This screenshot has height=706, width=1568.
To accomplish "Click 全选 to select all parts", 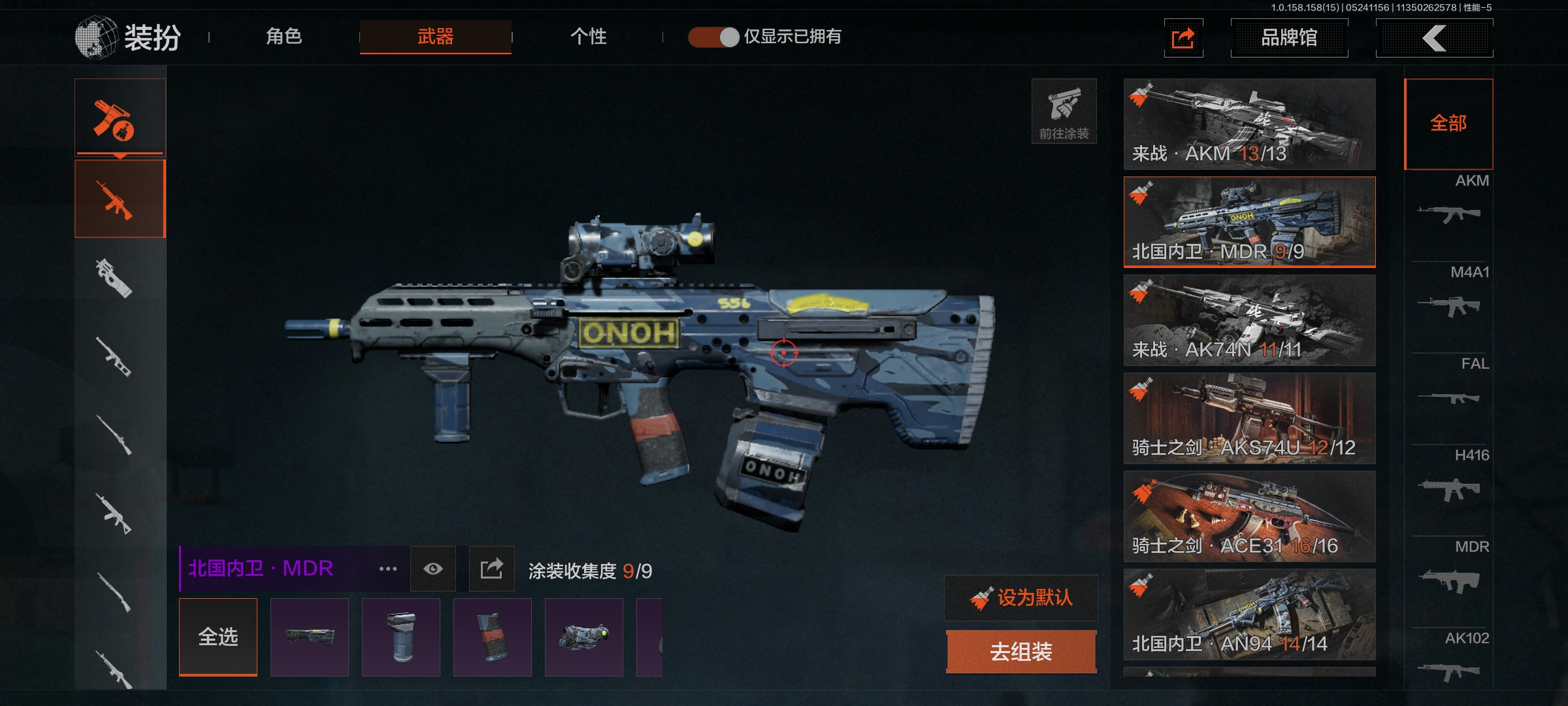I will coord(218,637).
